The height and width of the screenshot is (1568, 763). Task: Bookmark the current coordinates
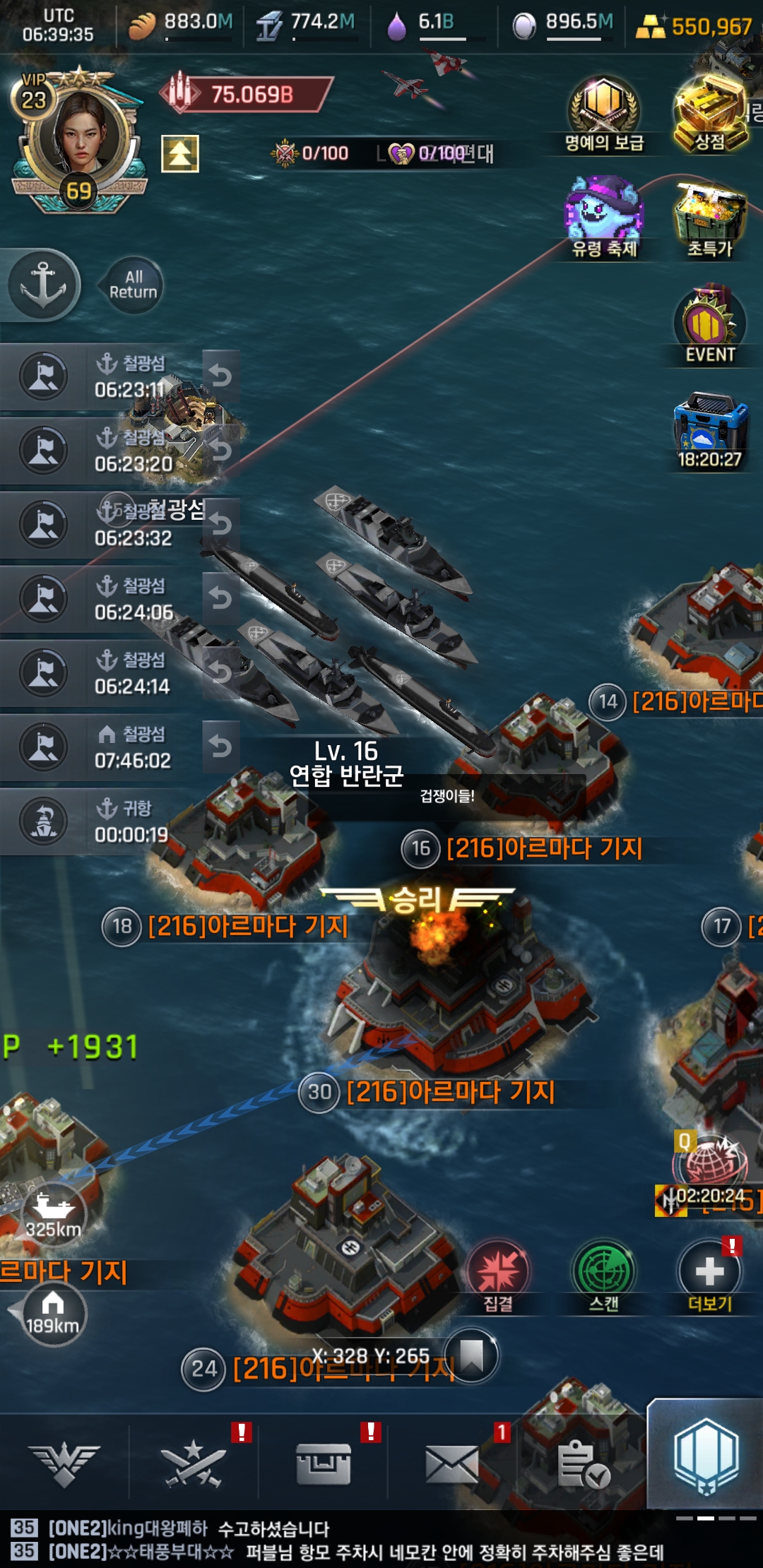(471, 1356)
